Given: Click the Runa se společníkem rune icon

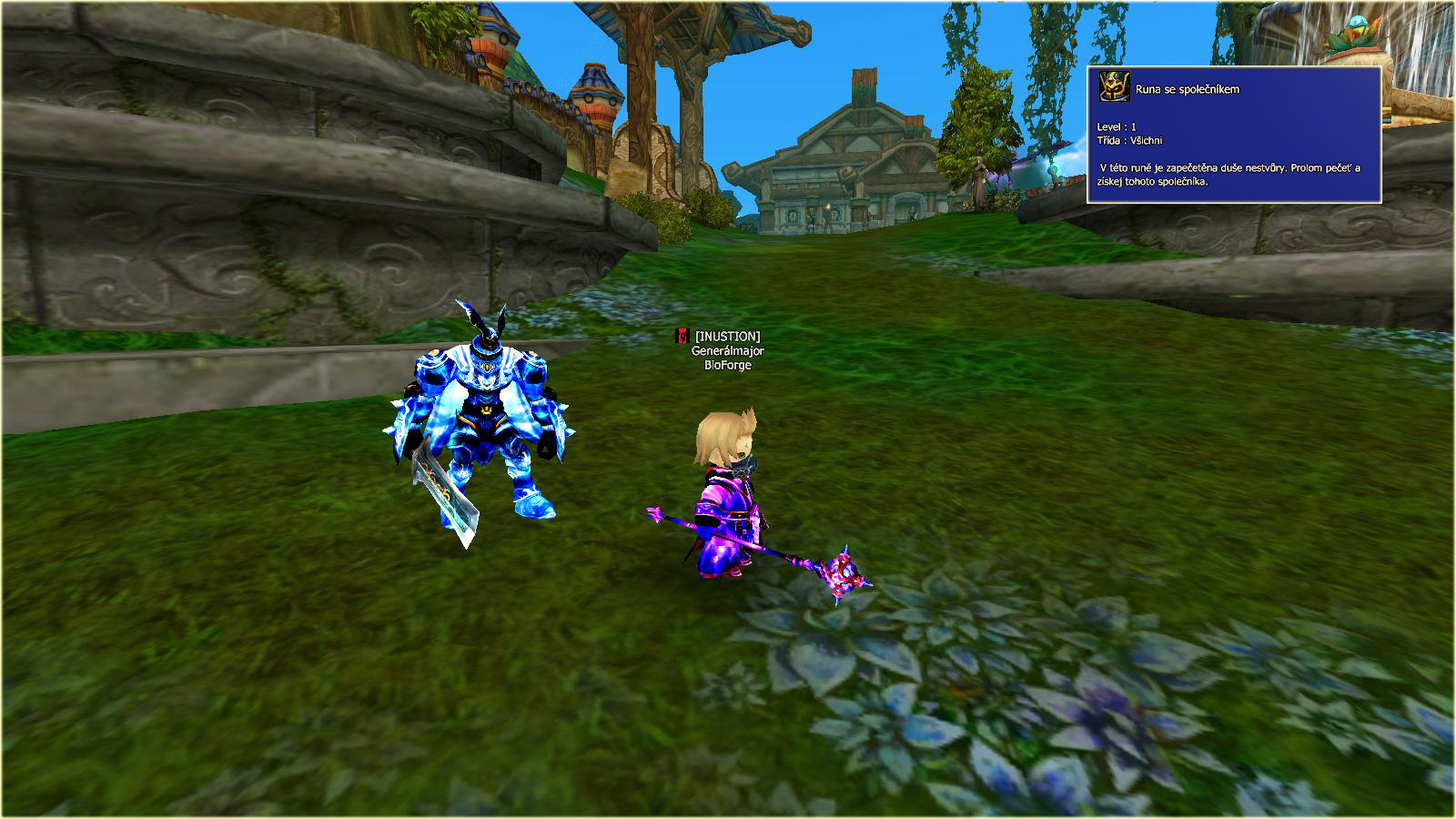Looking at the screenshot, I should 1114,88.
